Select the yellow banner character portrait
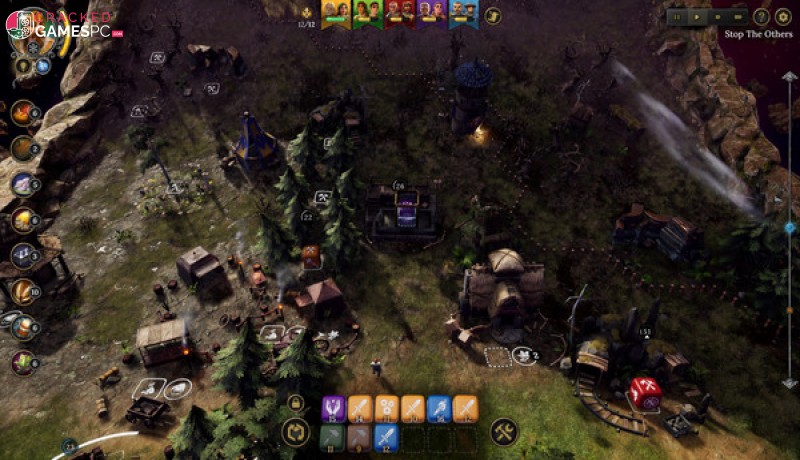Image resolution: width=800 pixels, height=460 pixels. tap(336, 12)
